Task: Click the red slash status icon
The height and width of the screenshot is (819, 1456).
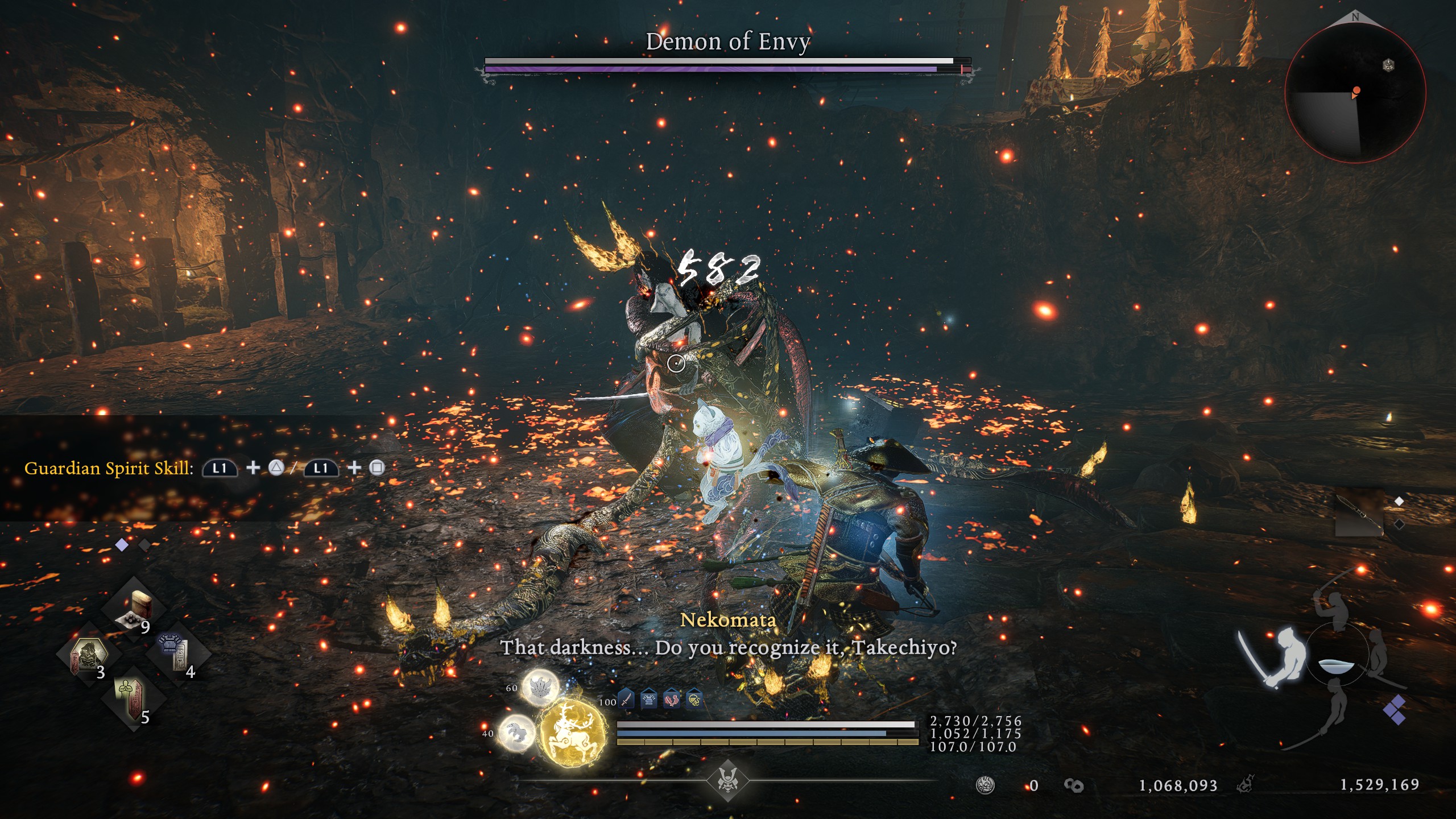Action: (672, 699)
